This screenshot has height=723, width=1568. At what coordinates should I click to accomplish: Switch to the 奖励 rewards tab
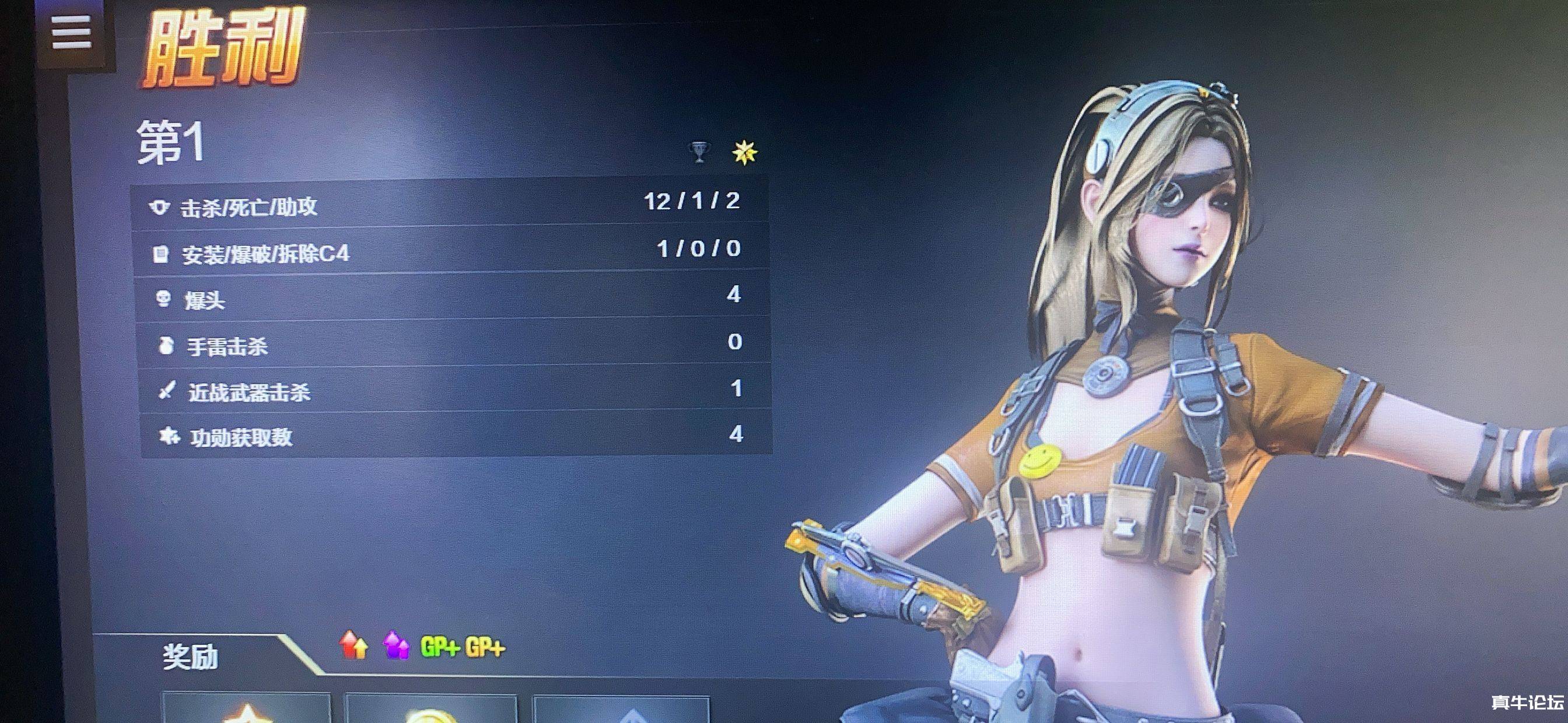(x=191, y=657)
